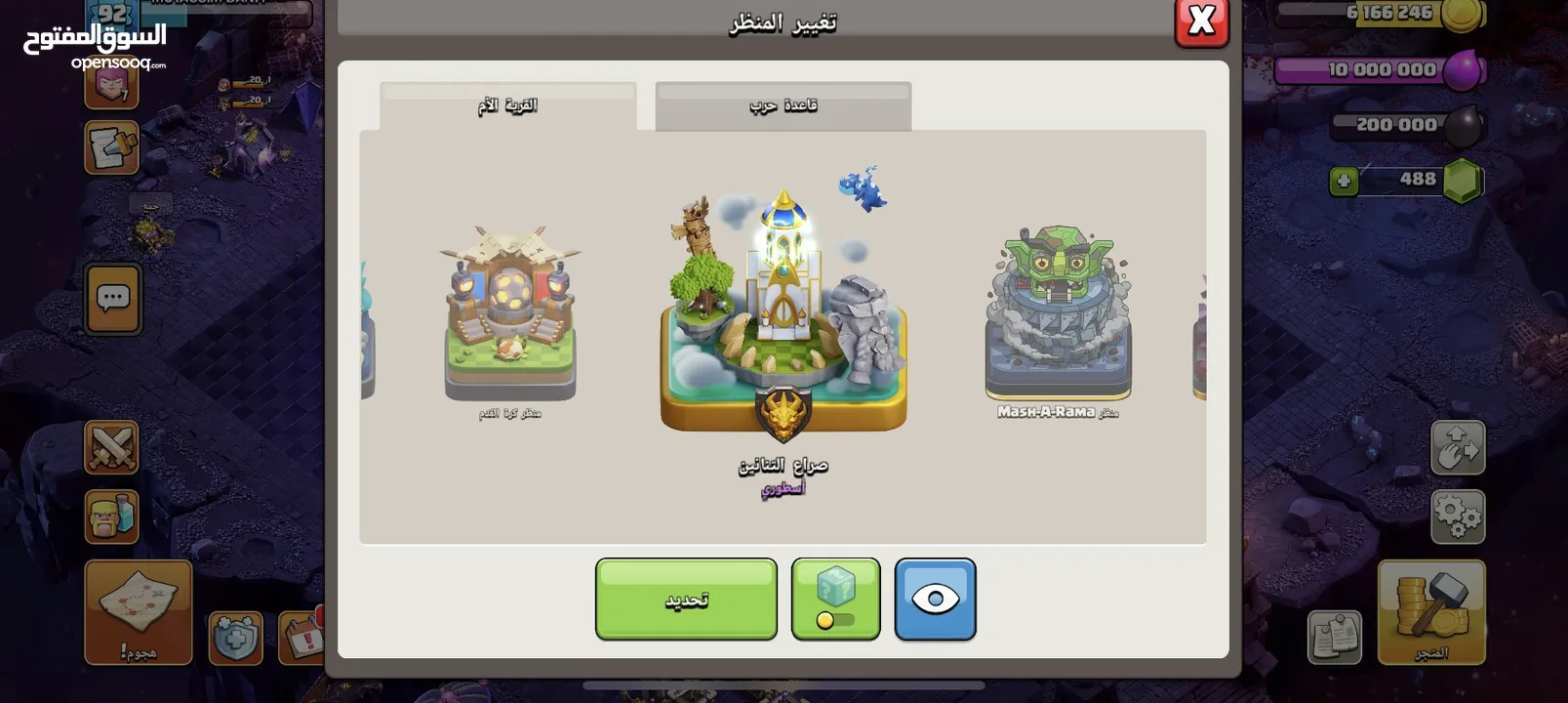Image resolution: width=1568 pixels, height=703 pixels.
Task: Confirm with the green select button
Action: tap(686, 600)
